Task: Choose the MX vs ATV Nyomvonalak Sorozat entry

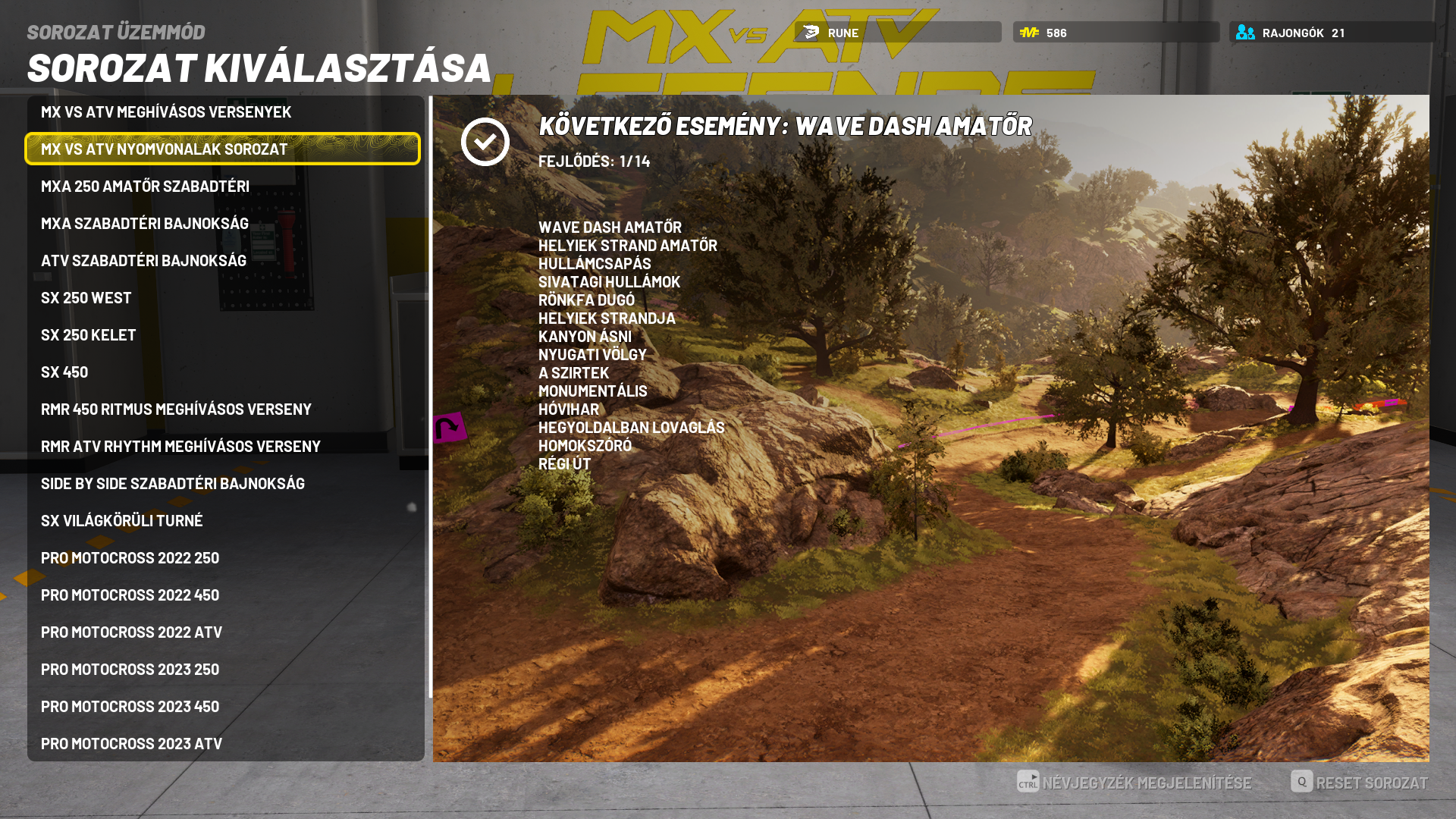Action: tap(165, 149)
